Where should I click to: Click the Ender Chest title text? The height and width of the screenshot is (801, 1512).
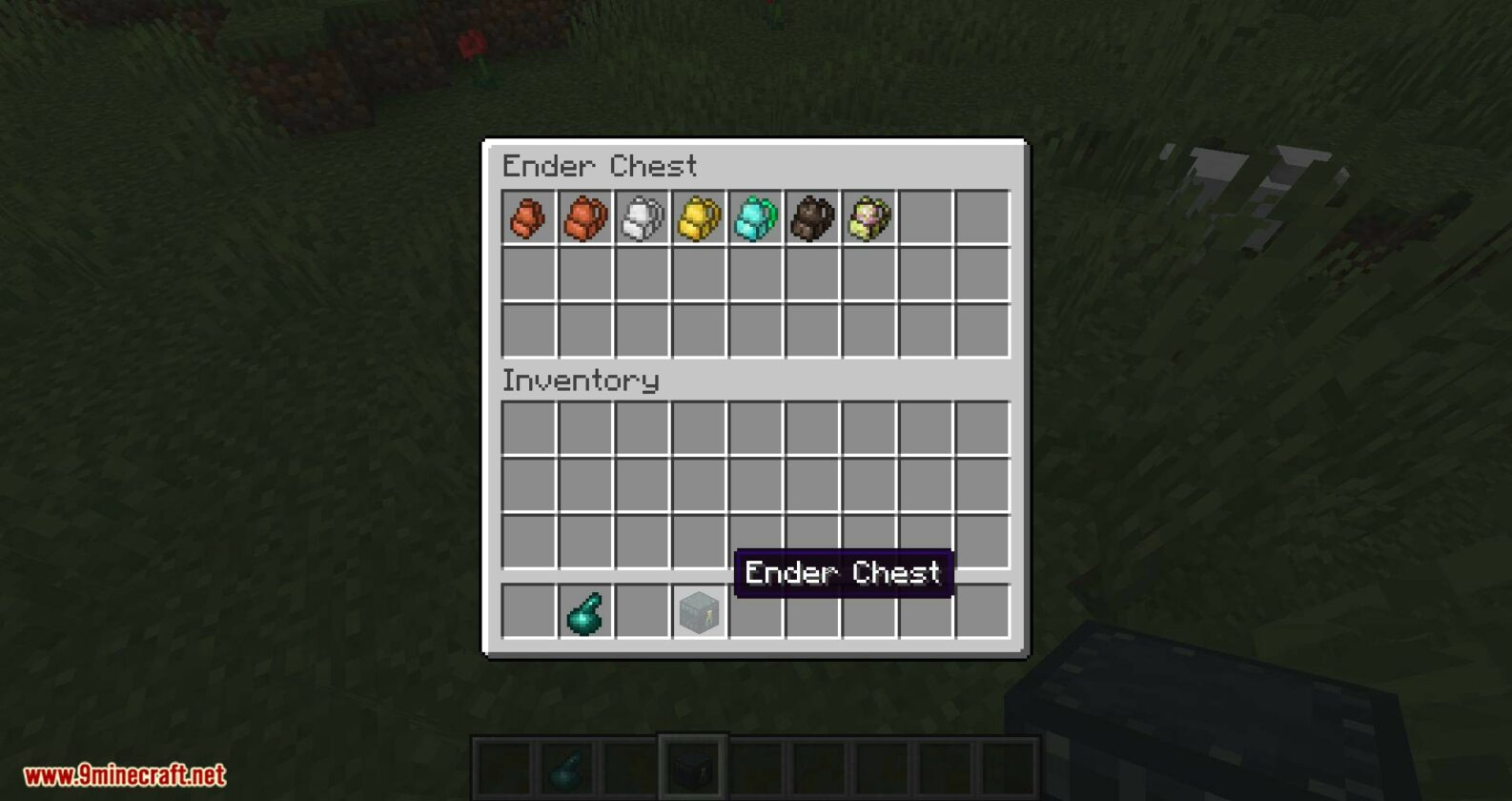click(x=601, y=166)
